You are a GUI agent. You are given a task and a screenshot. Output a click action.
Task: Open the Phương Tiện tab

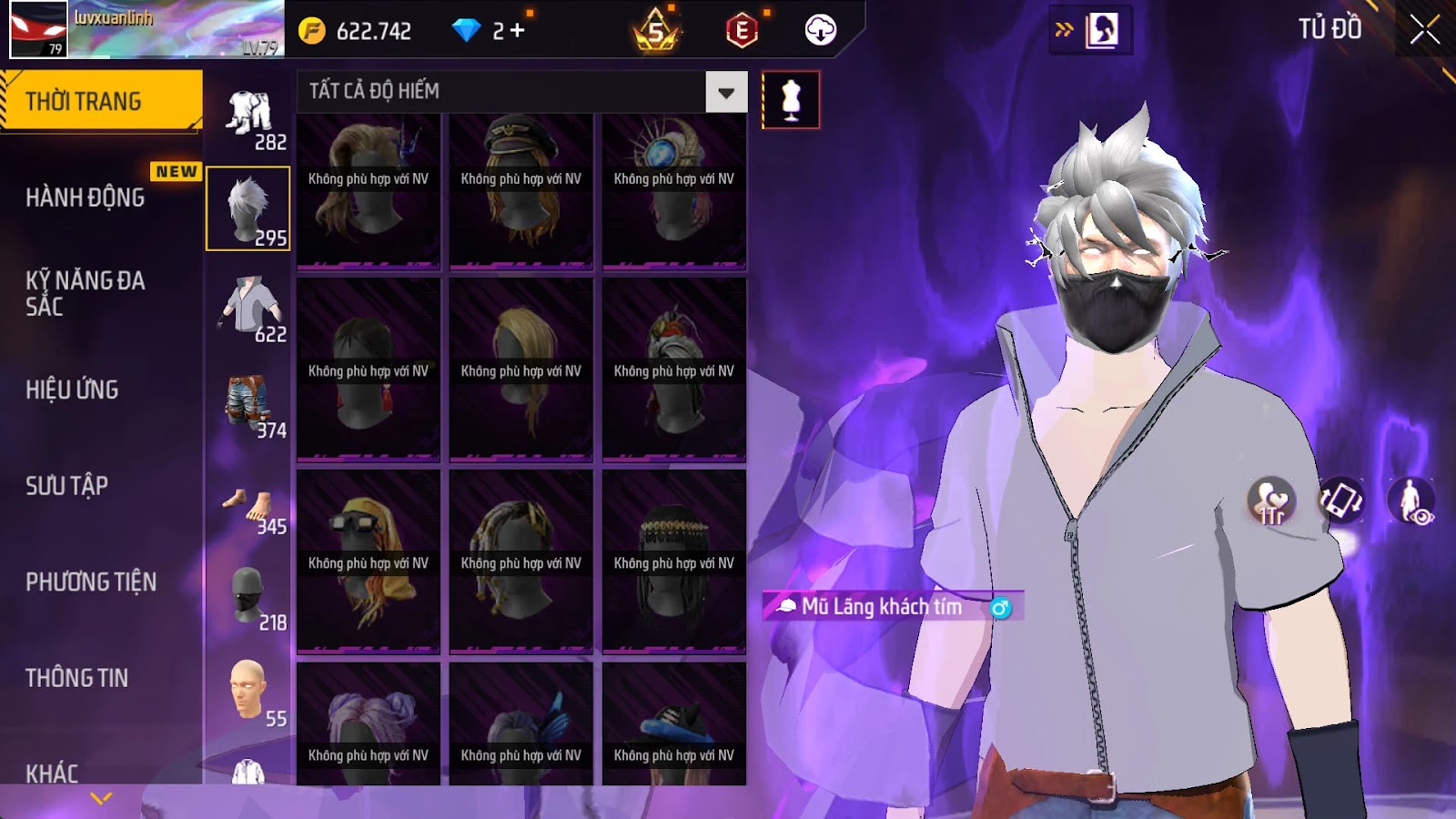click(x=91, y=582)
